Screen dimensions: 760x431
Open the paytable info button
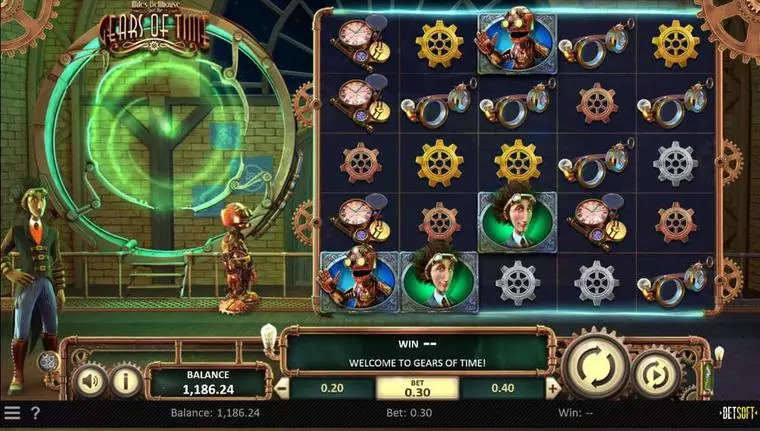(x=125, y=380)
